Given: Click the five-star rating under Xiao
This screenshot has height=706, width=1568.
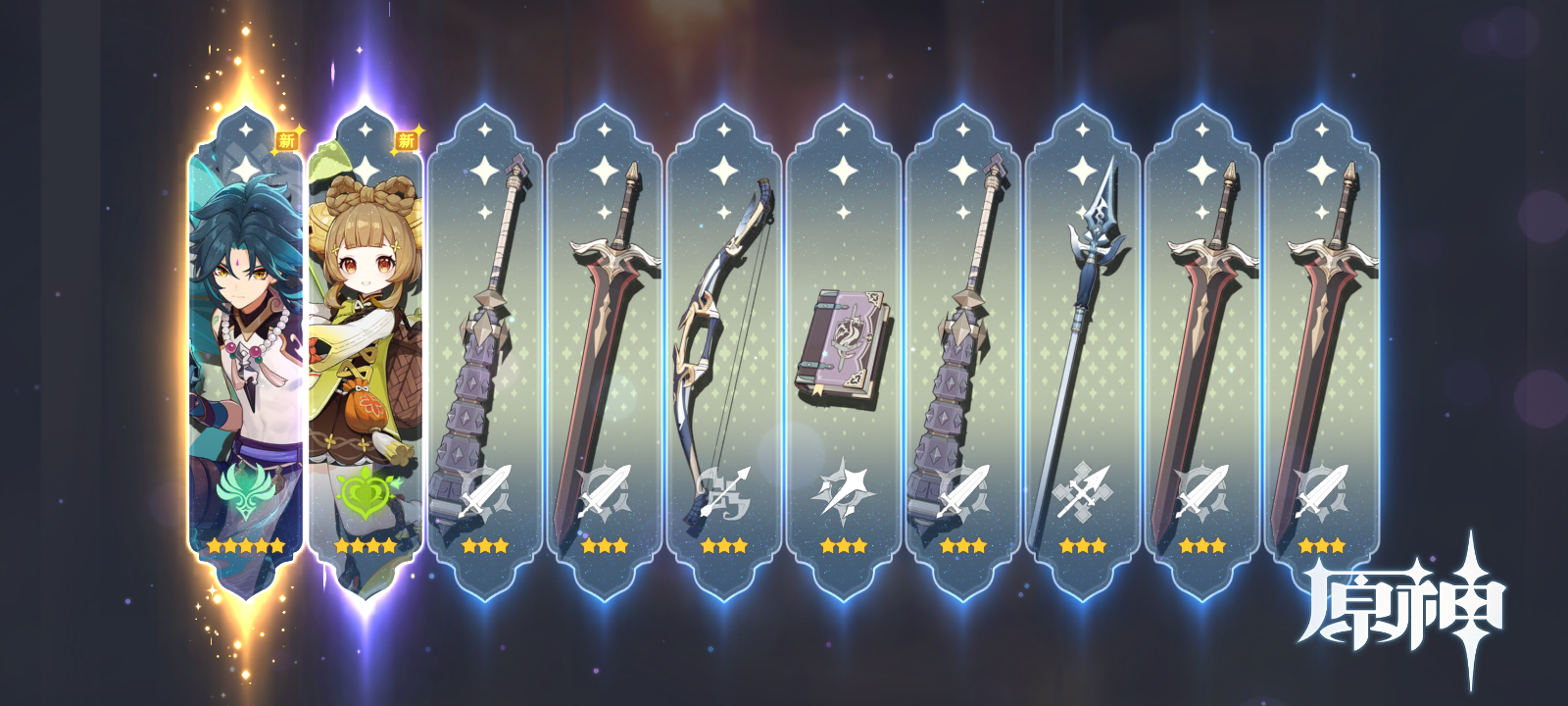Looking at the screenshot, I should tap(245, 545).
